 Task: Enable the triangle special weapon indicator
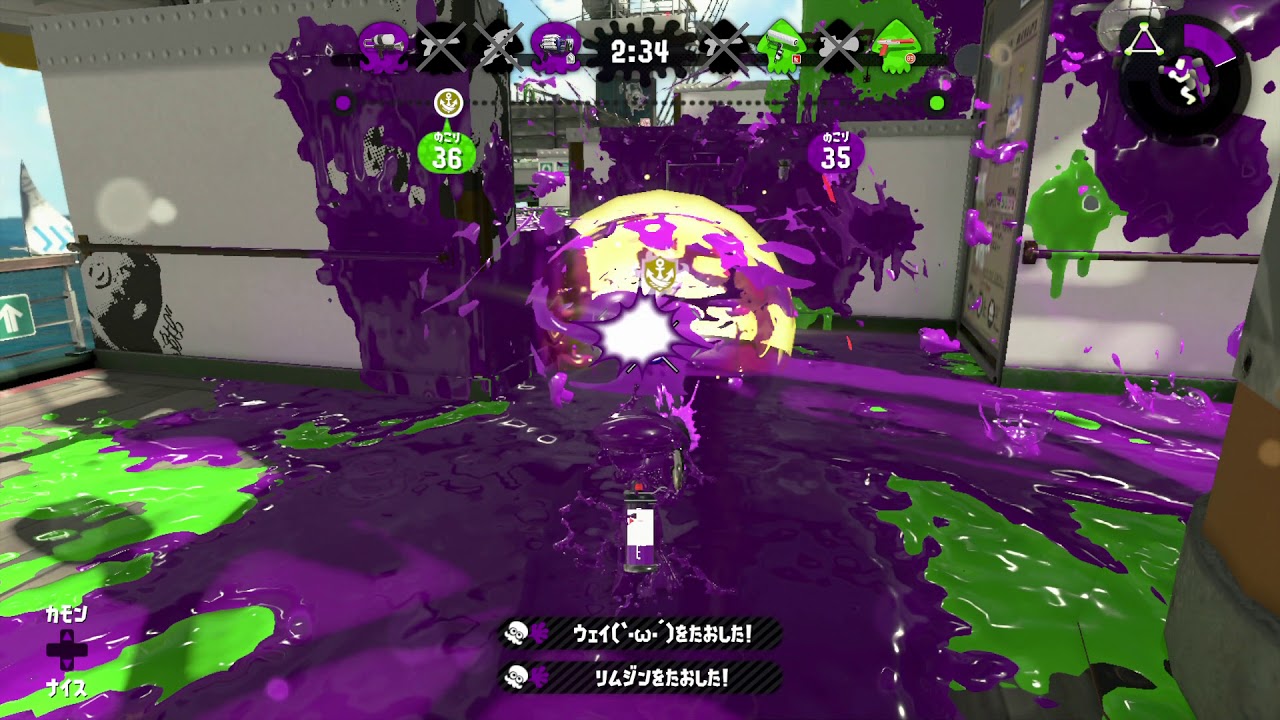[x=1144, y=38]
